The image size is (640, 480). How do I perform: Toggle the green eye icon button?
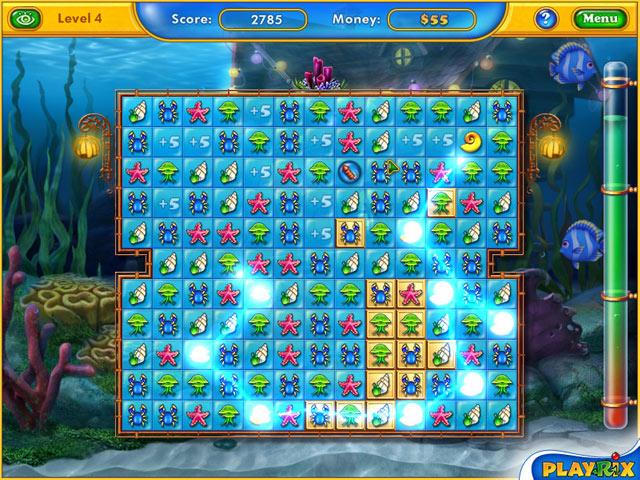pyautogui.click(x=25, y=18)
